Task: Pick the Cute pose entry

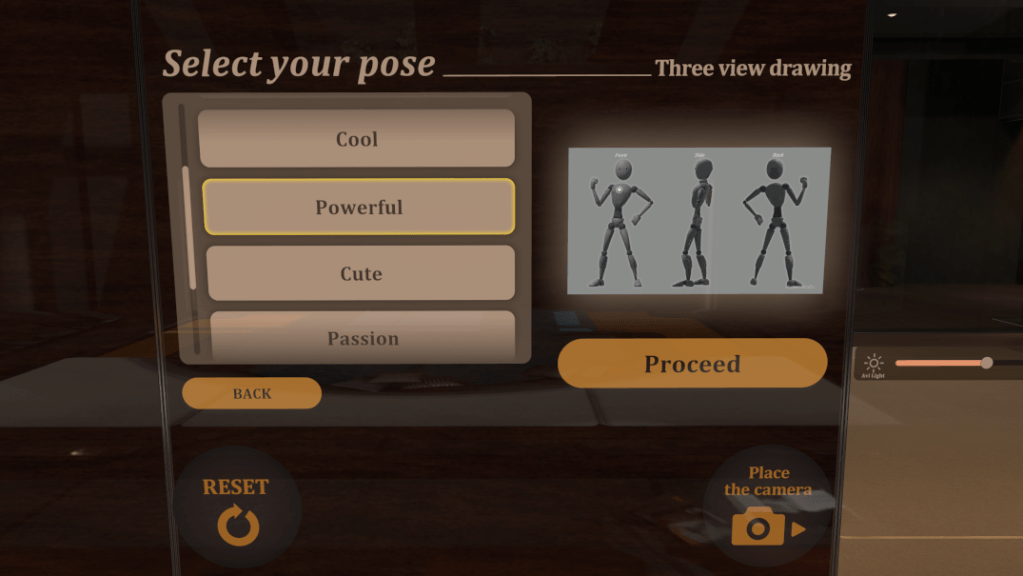Action: [361, 273]
